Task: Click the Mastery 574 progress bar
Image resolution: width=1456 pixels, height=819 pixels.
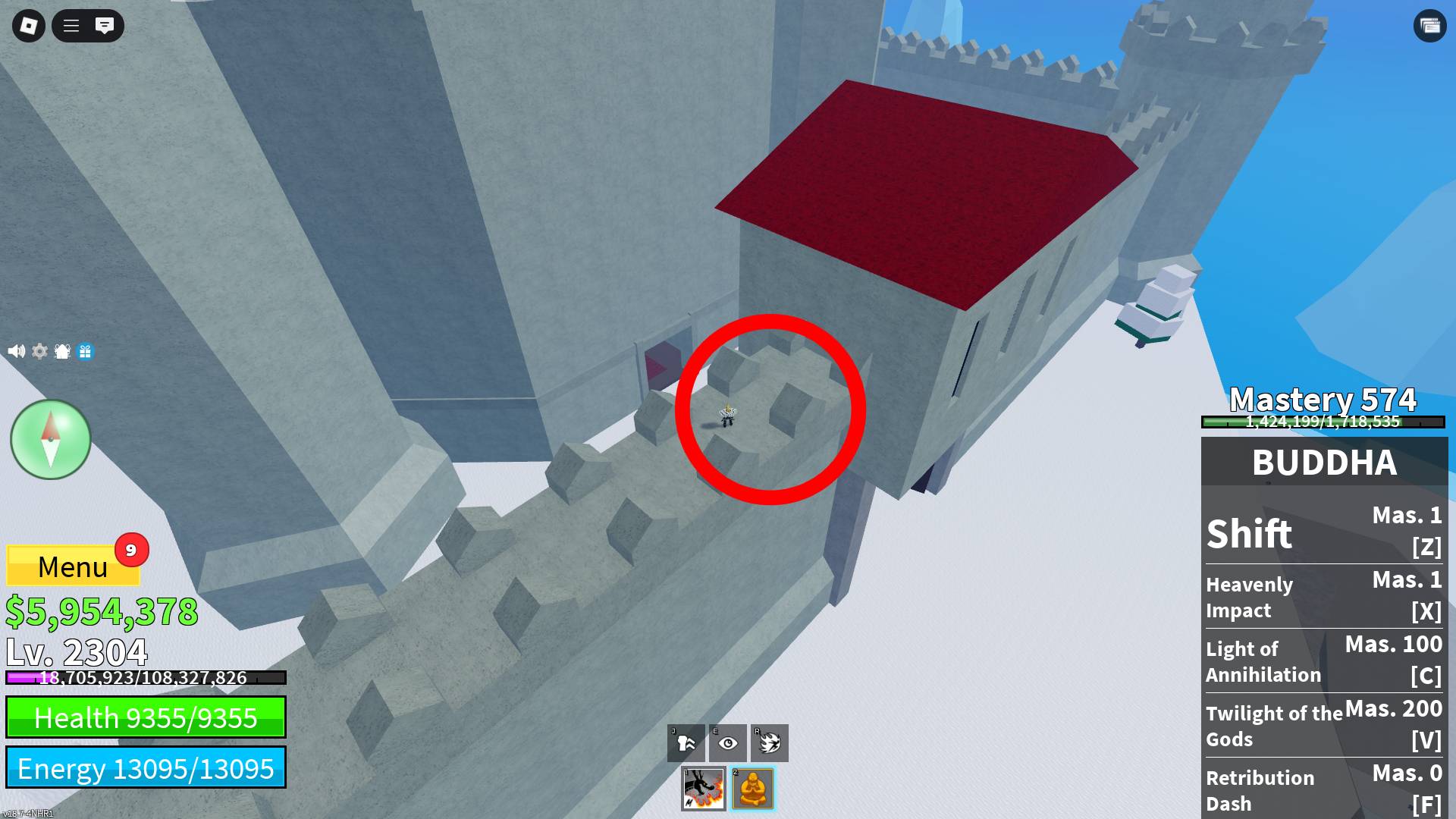Action: (1324, 422)
